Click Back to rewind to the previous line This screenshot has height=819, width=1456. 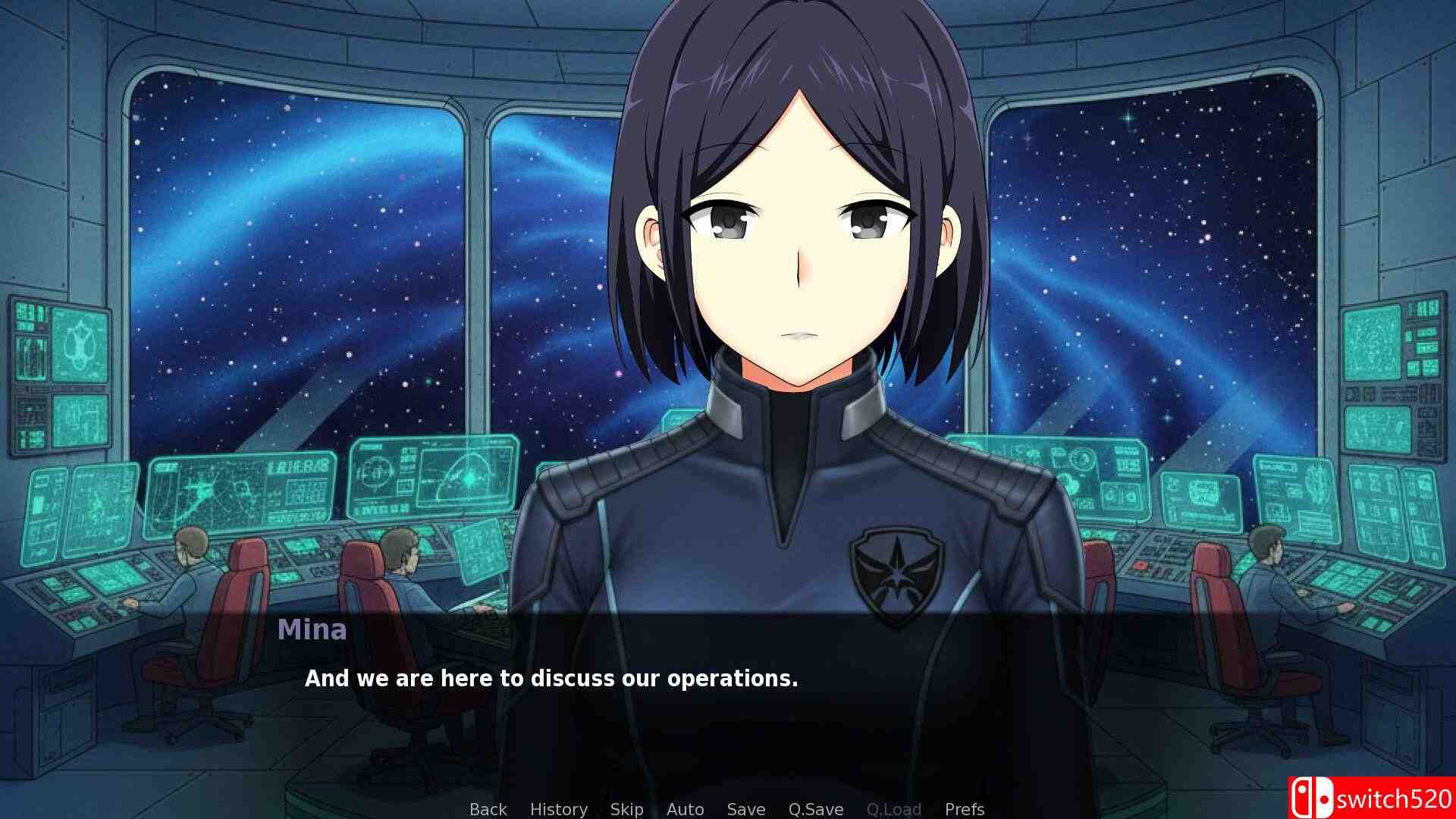click(488, 809)
